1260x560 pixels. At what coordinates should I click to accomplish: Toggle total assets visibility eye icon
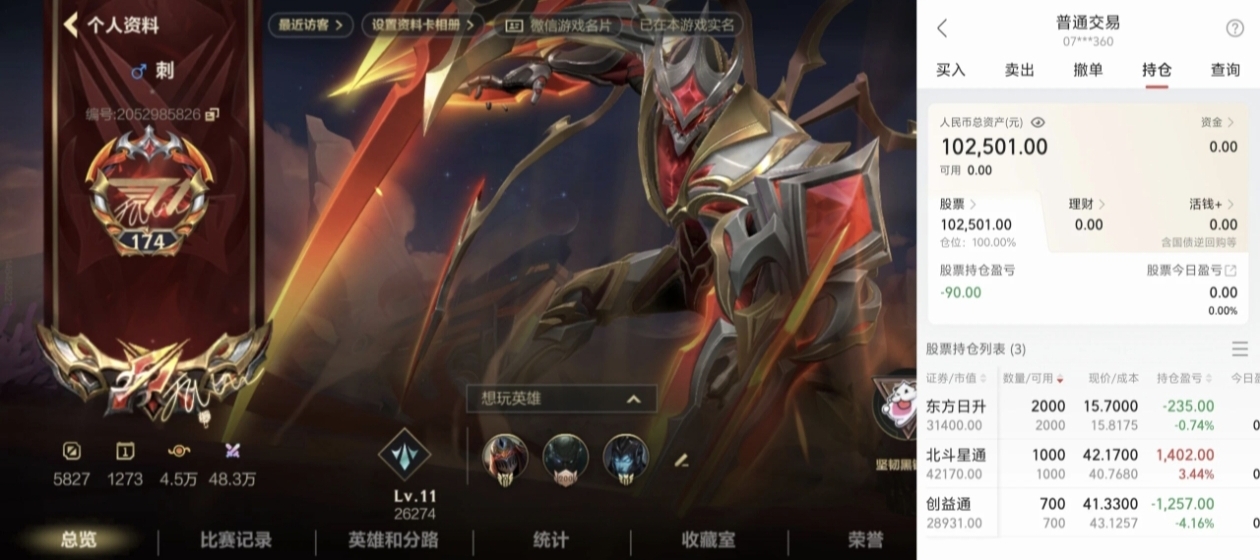(1038, 122)
